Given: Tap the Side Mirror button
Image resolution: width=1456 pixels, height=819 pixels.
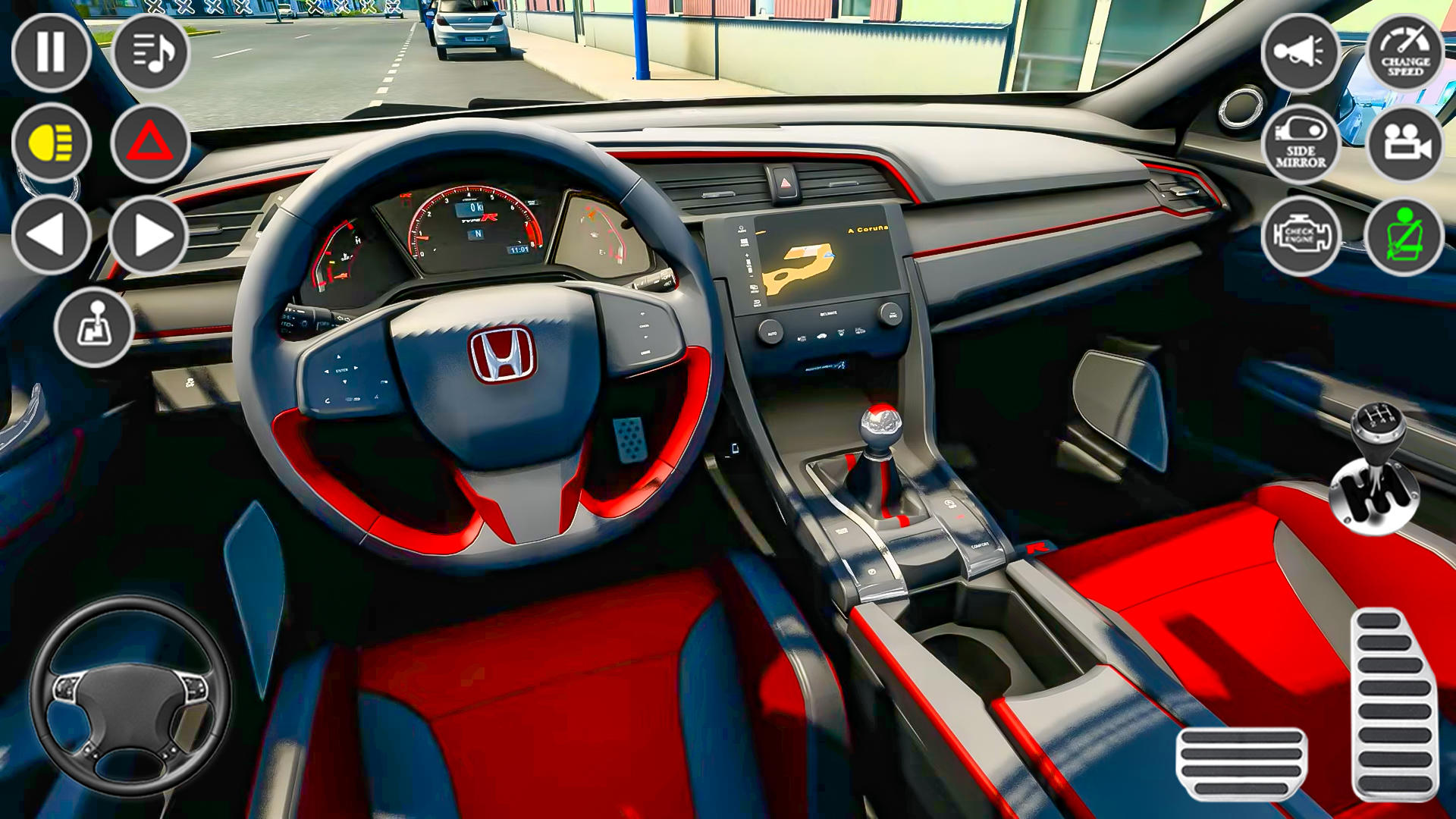Looking at the screenshot, I should (x=1302, y=143).
